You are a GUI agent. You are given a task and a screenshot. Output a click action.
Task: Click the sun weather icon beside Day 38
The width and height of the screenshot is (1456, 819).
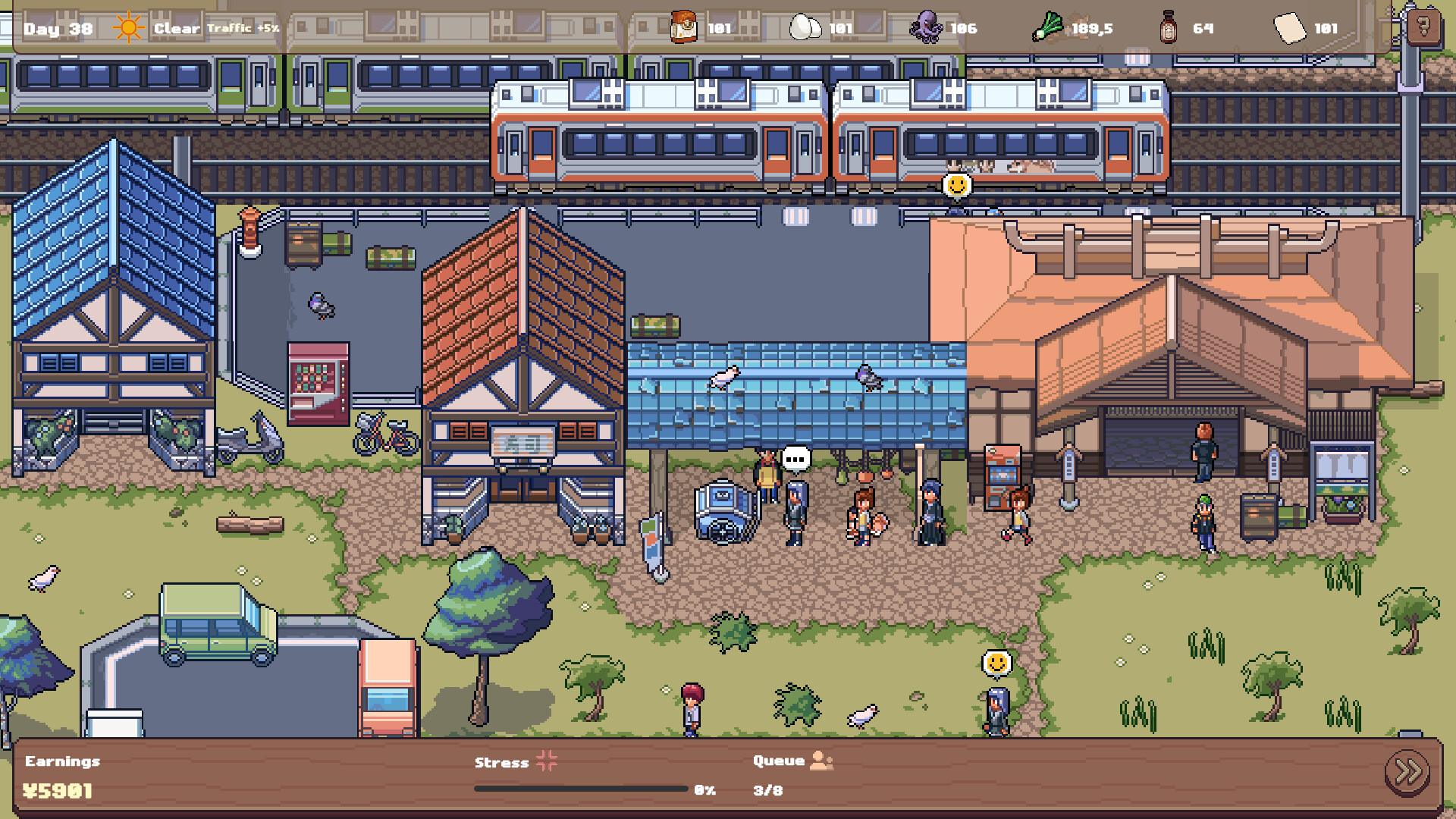click(x=127, y=27)
